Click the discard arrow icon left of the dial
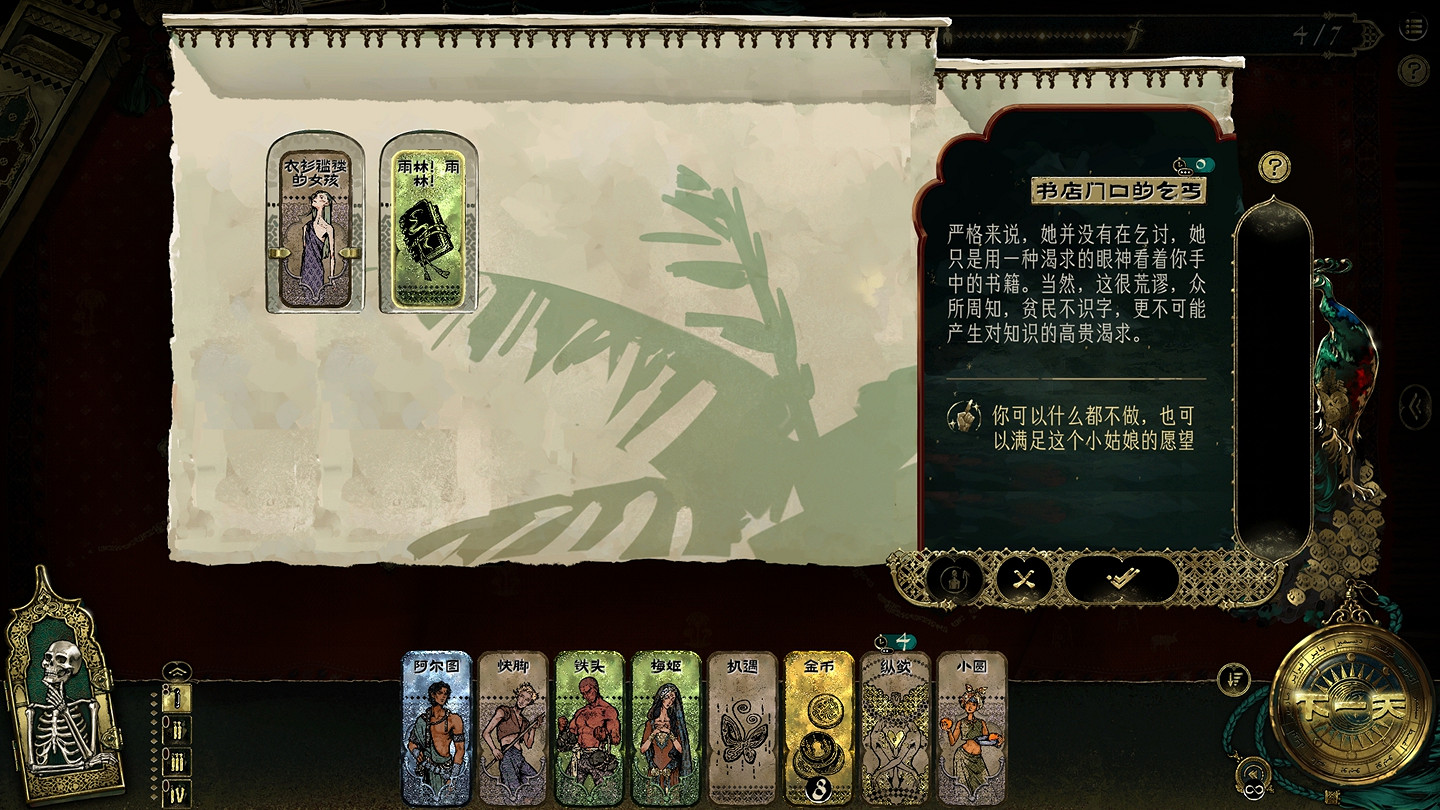1440x810 pixels. [x=1233, y=678]
